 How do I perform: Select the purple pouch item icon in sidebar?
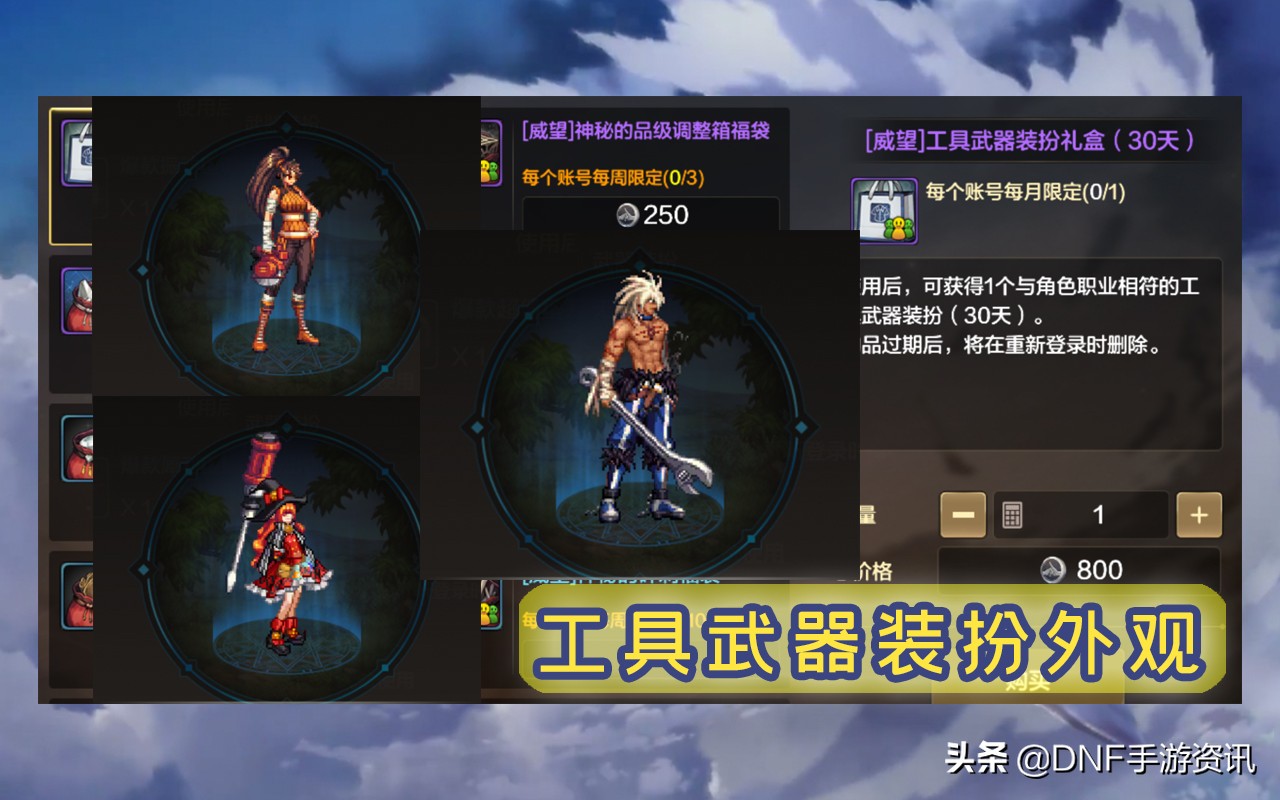click(x=80, y=300)
